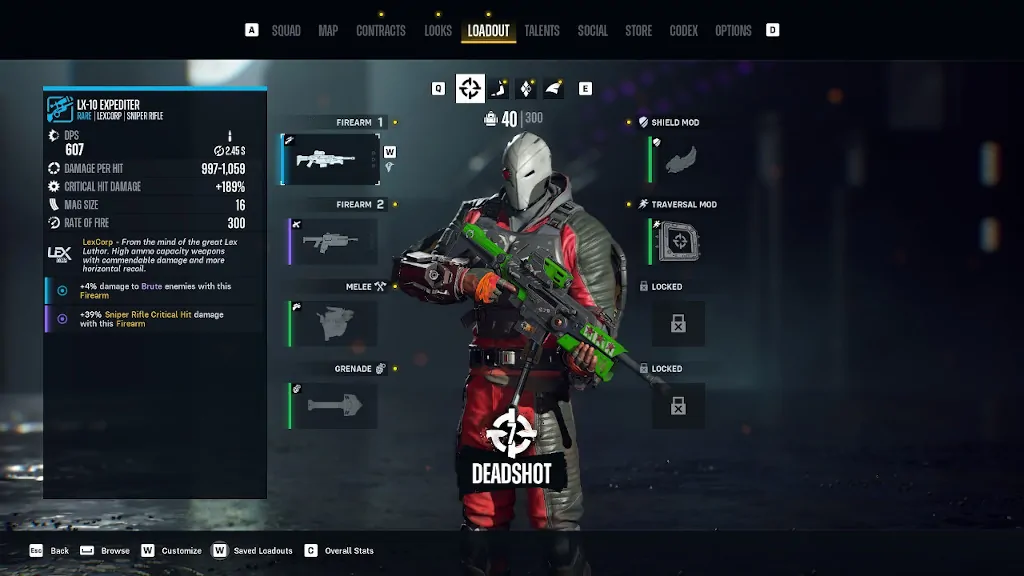Screen dimensions: 1024x576
Task: Open the Codex tab
Action: coord(684,31)
